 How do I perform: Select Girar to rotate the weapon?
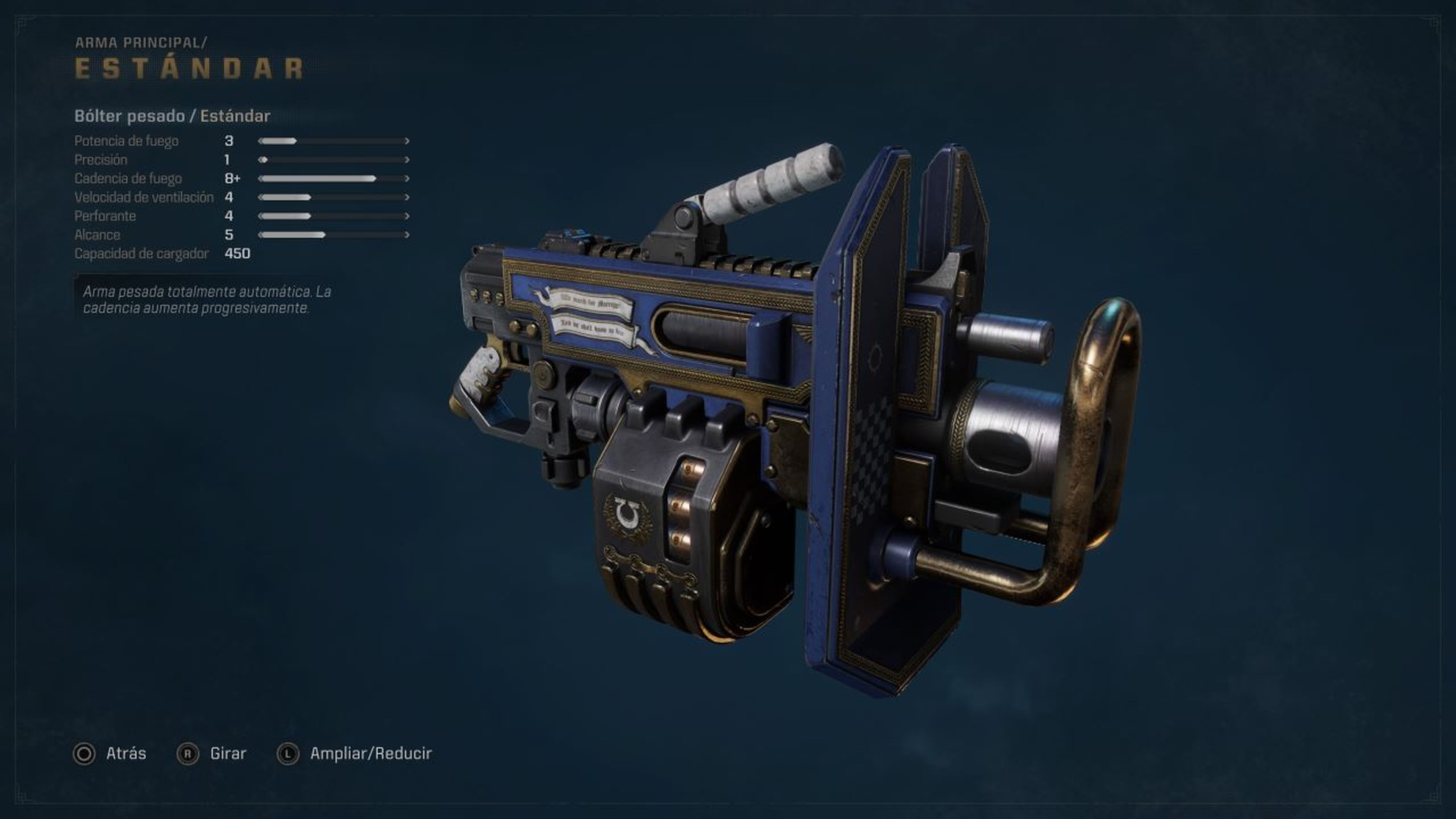[x=228, y=753]
